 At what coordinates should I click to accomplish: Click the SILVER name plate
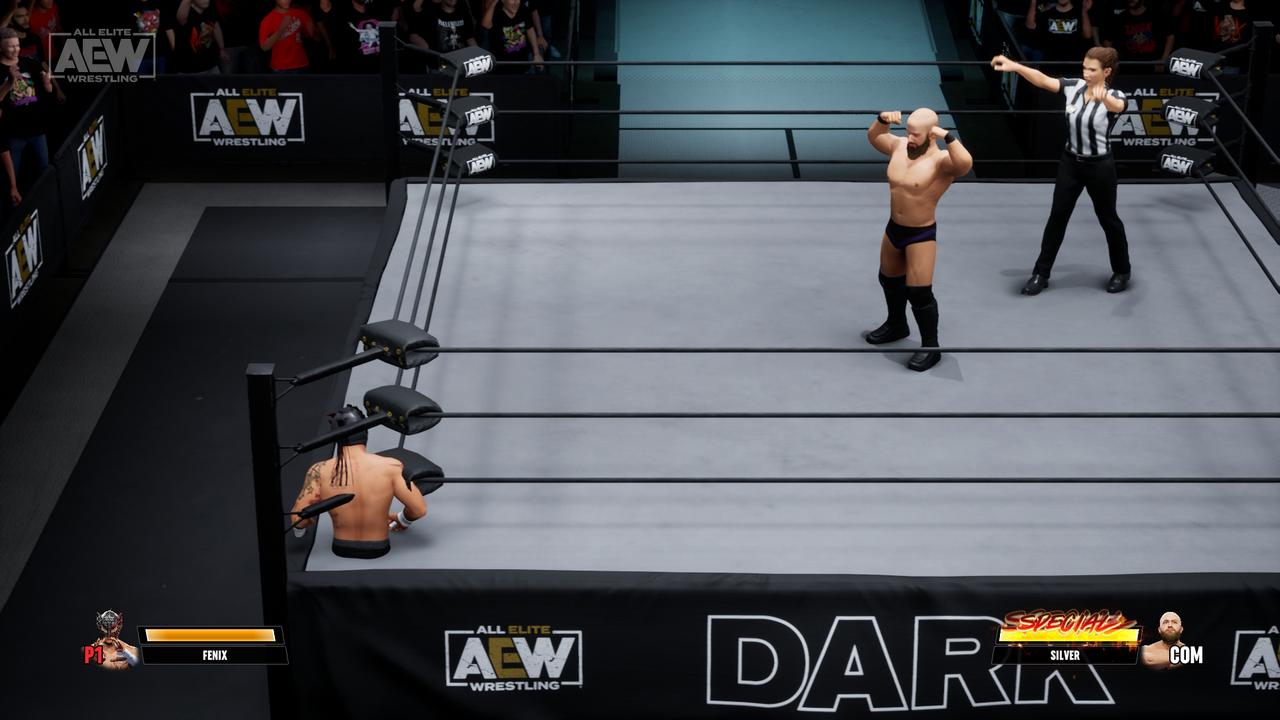1065,656
